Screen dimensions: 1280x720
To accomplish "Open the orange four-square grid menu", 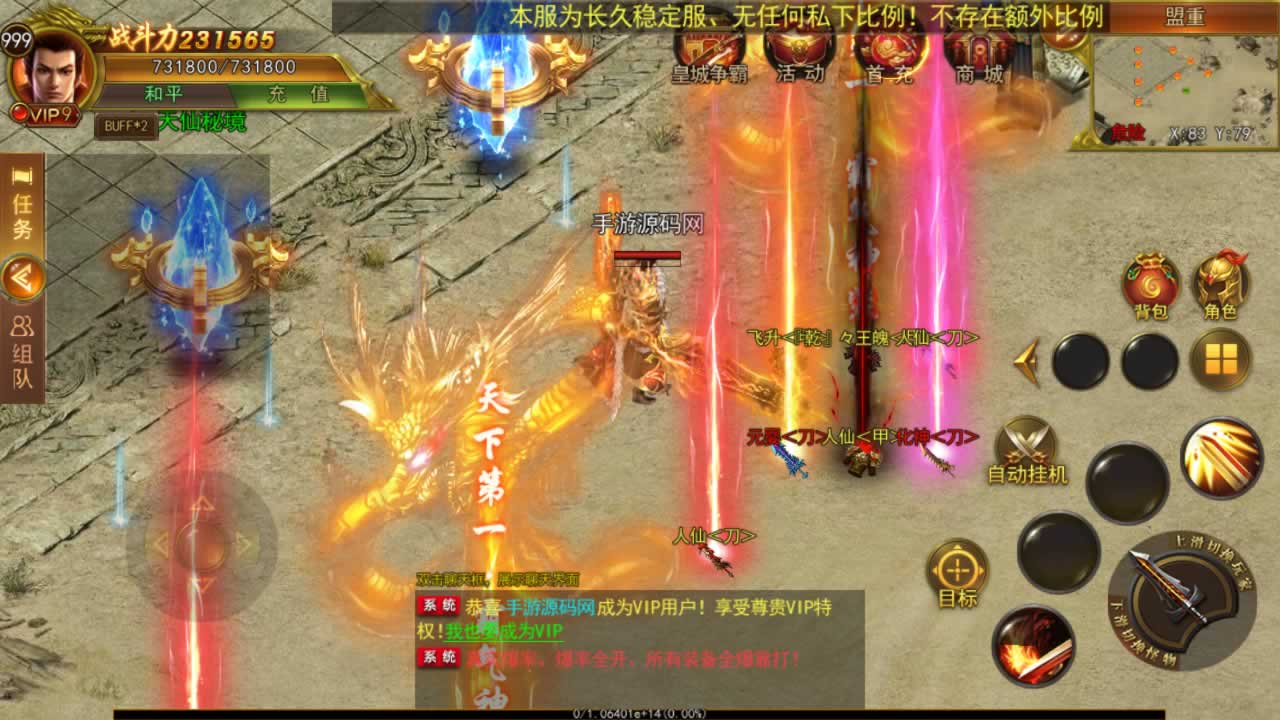I will click(1221, 359).
